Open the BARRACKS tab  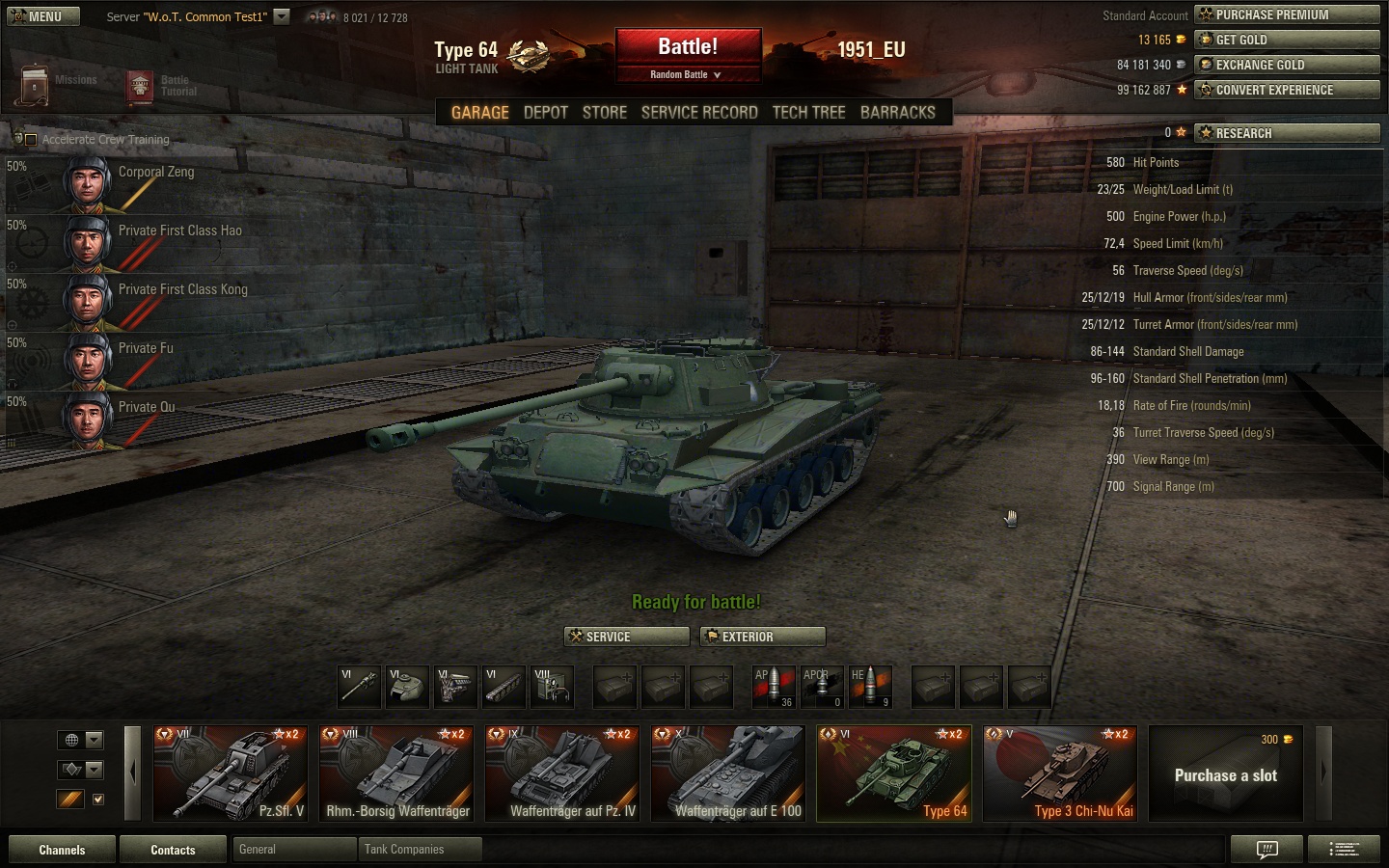click(x=897, y=113)
